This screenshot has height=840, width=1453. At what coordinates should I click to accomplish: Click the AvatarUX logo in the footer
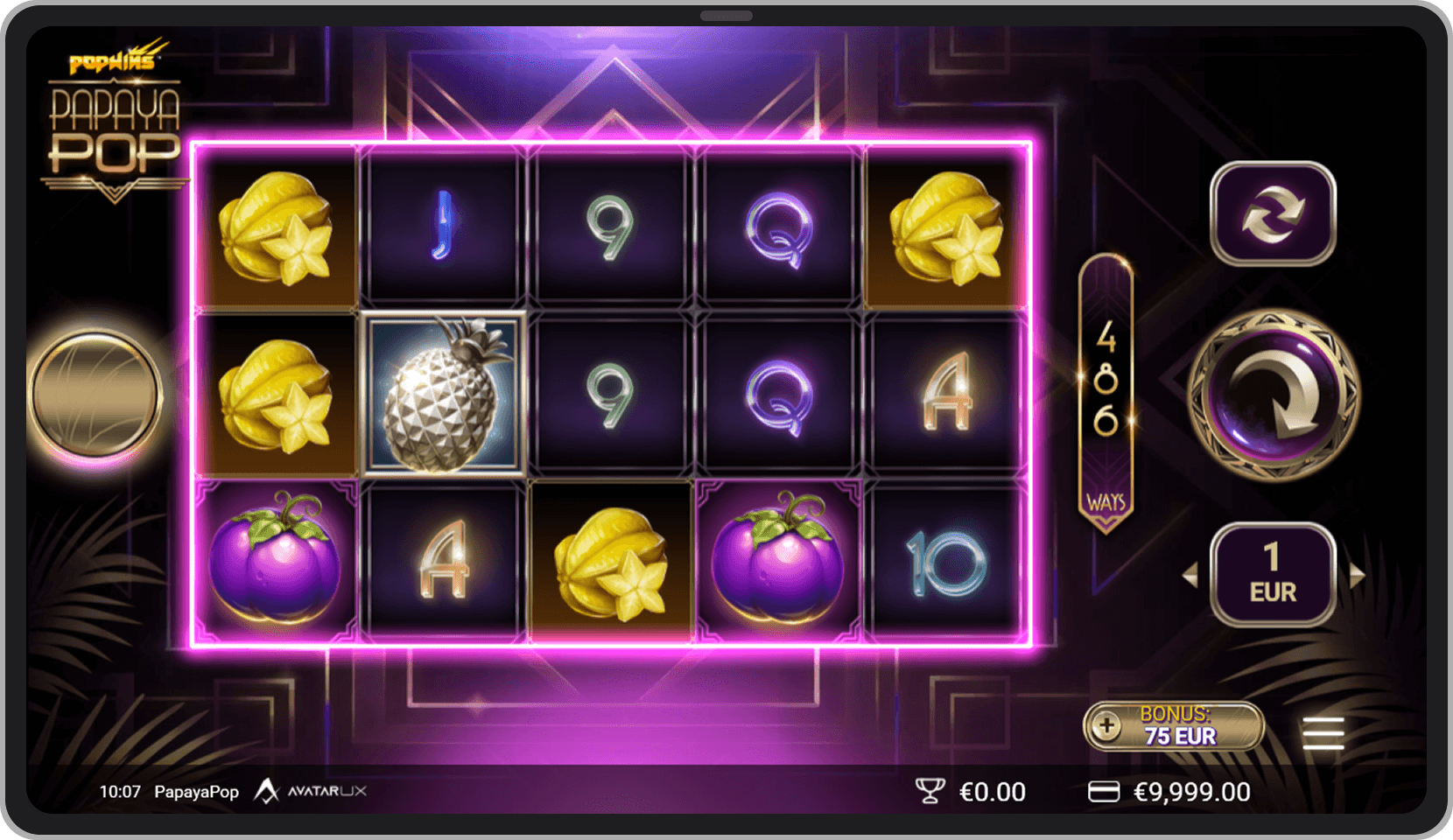click(312, 791)
